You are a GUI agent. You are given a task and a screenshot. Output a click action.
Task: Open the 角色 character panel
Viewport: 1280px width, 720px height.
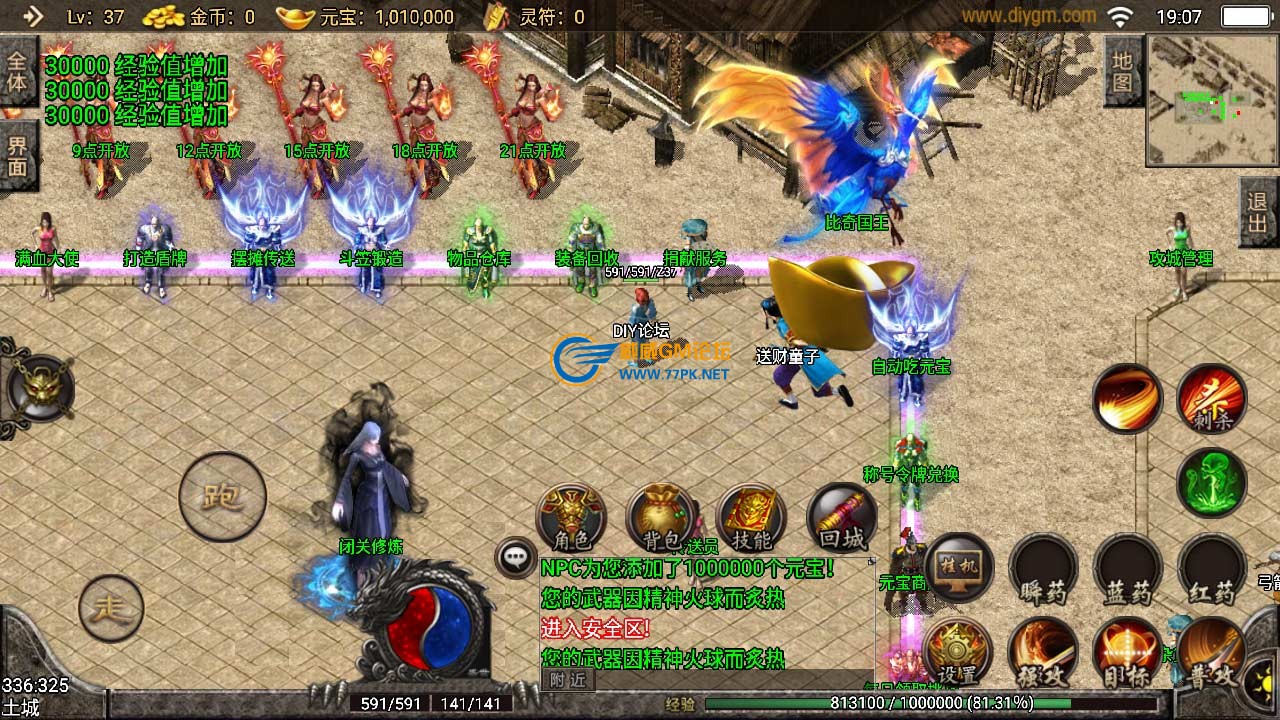click(x=571, y=519)
